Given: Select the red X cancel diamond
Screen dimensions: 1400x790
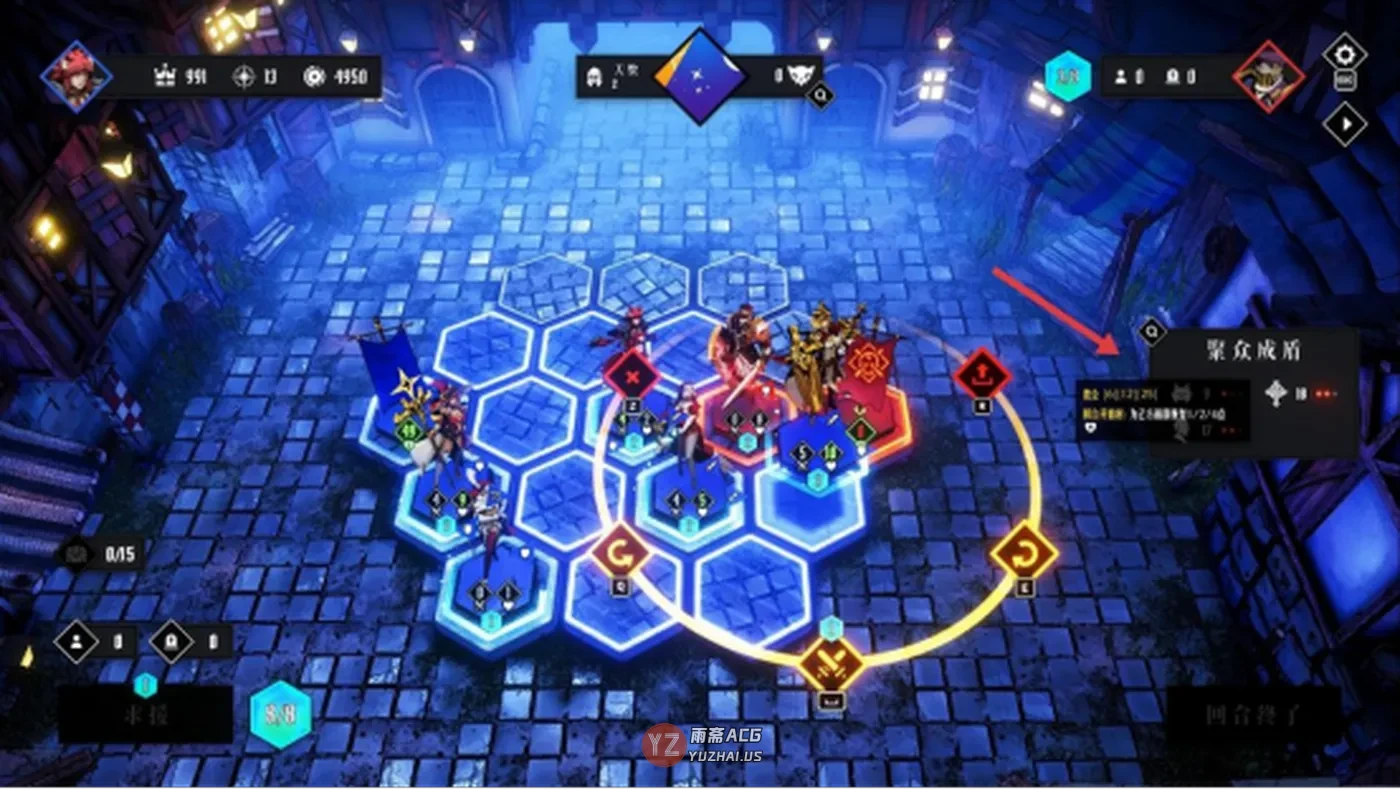Looking at the screenshot, I should pos(631,375).
